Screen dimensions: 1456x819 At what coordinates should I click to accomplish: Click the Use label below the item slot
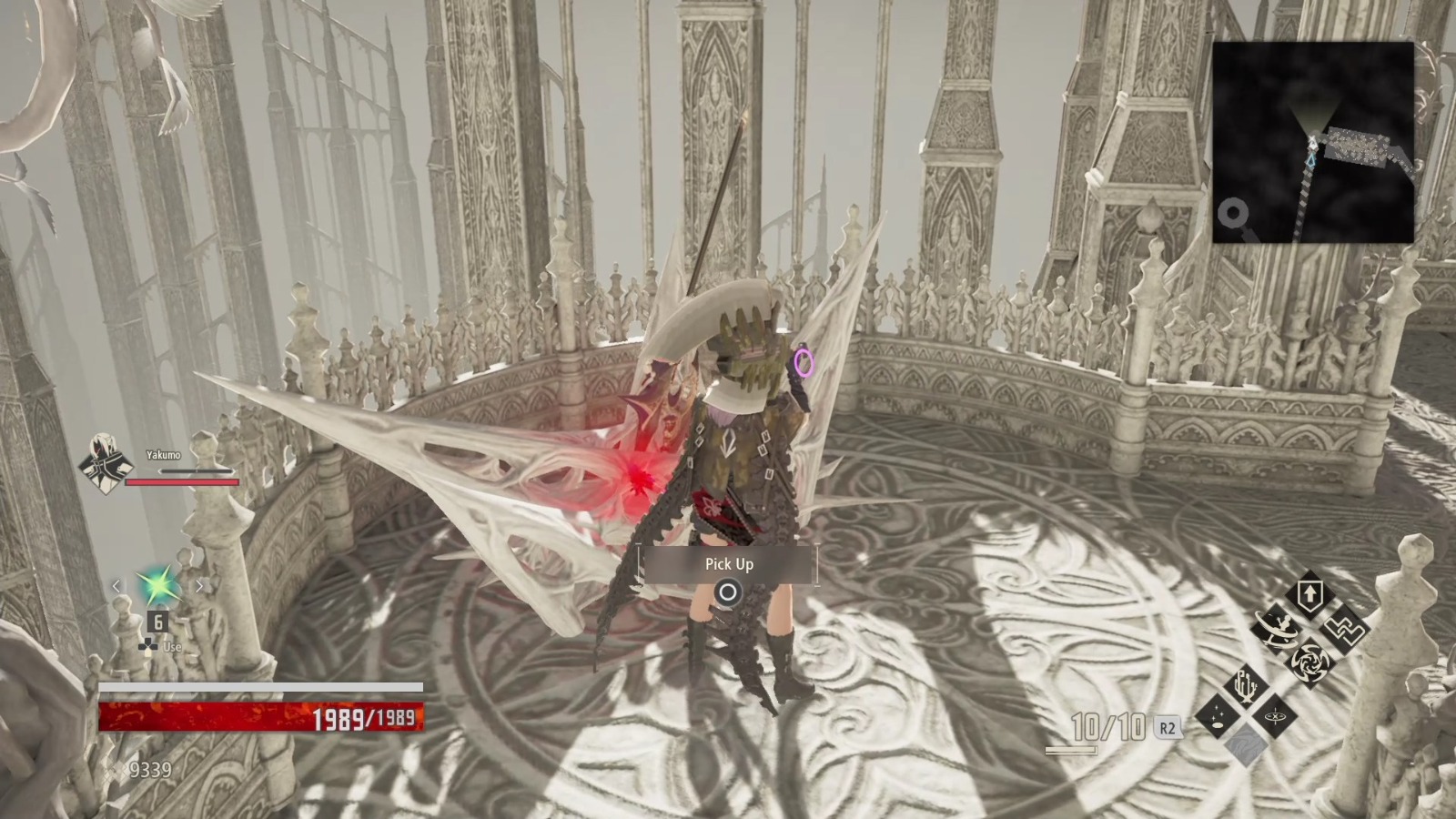(x=172, y=646)
